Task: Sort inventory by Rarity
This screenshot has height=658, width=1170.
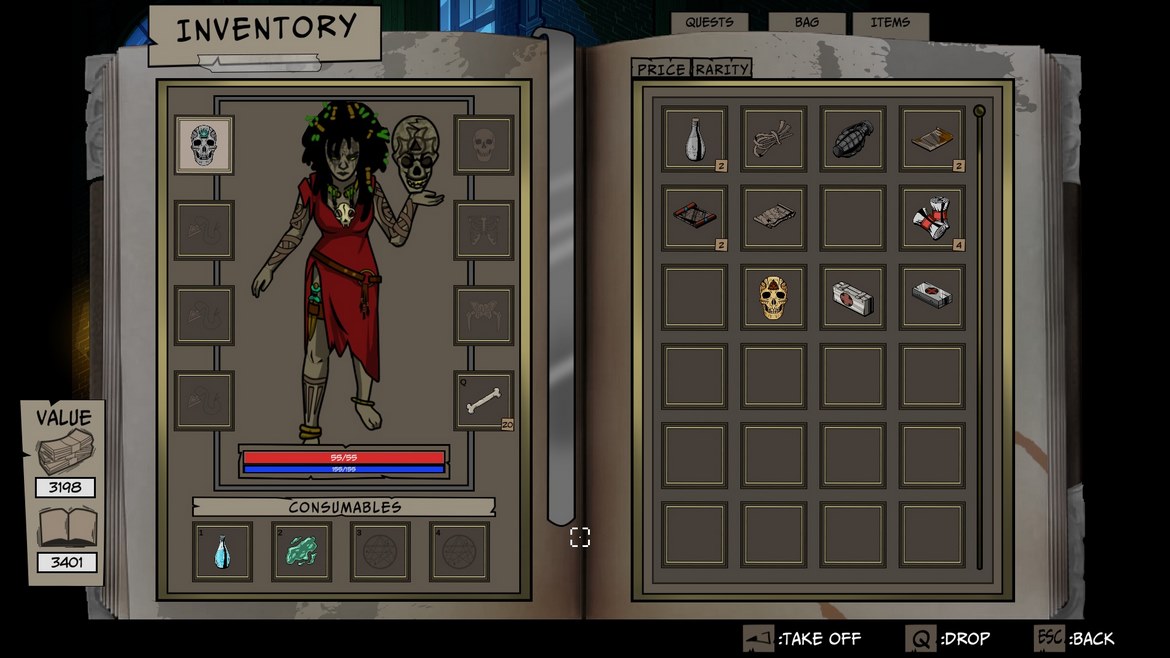Action: pyautogui.click(x=722, y=69)
